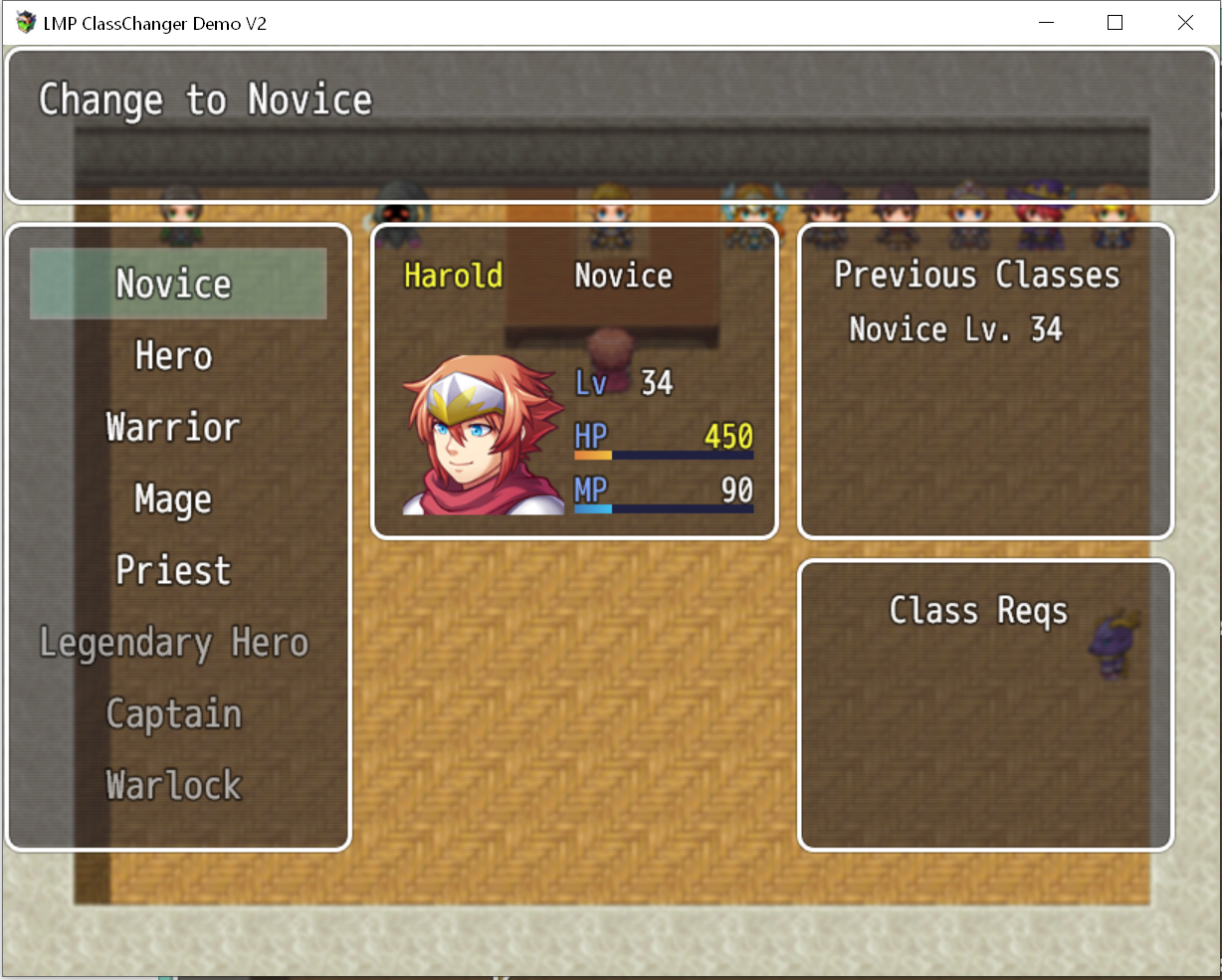This screenshot has width=1222, height=980.
Task: Close the ClassChanger Demo window
Action: coord(1185,23)
